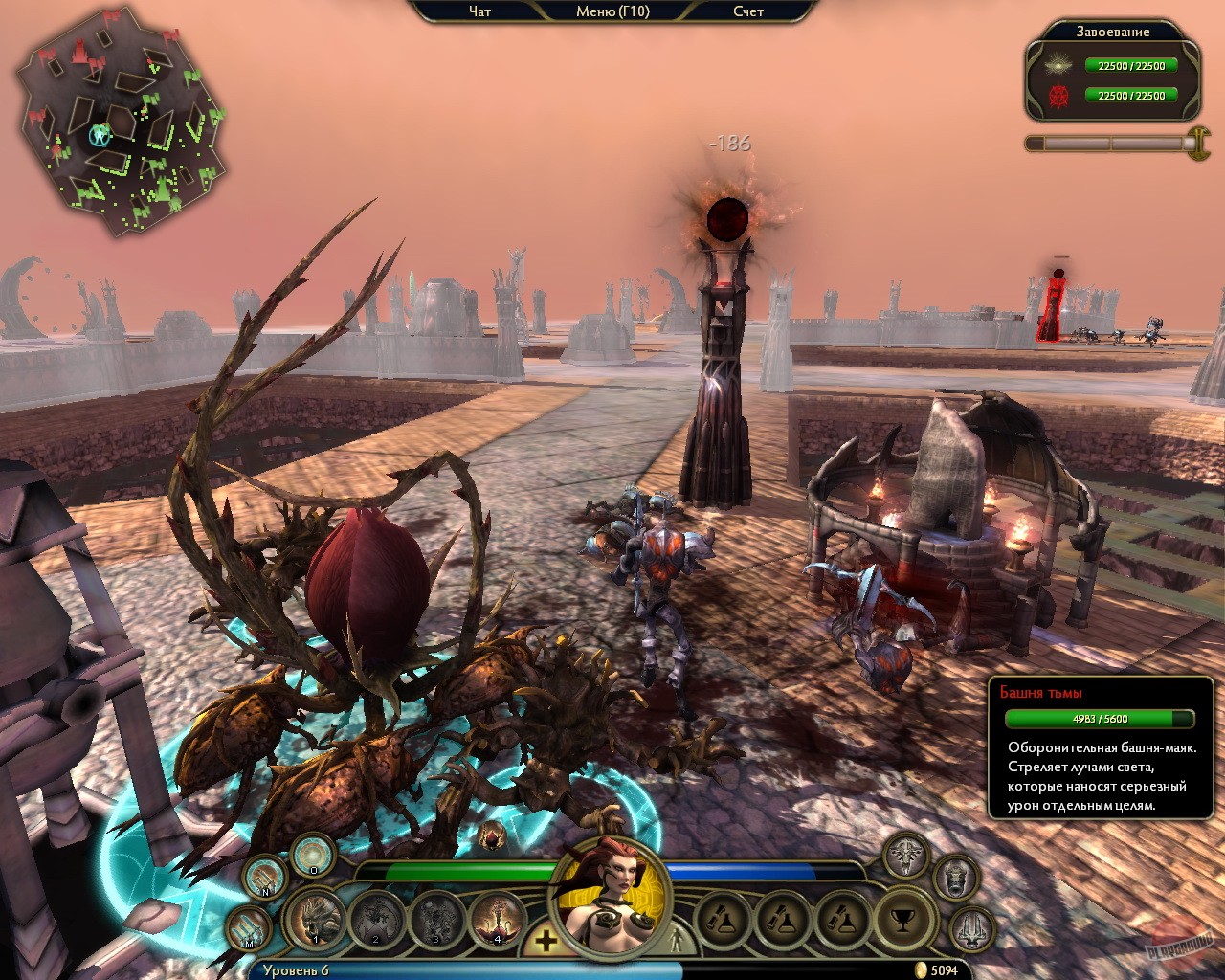Image resolution: width=1225 pixels, height=980 pixels.
Task: Open the Чат chat panel
Action: click(479, 11)
